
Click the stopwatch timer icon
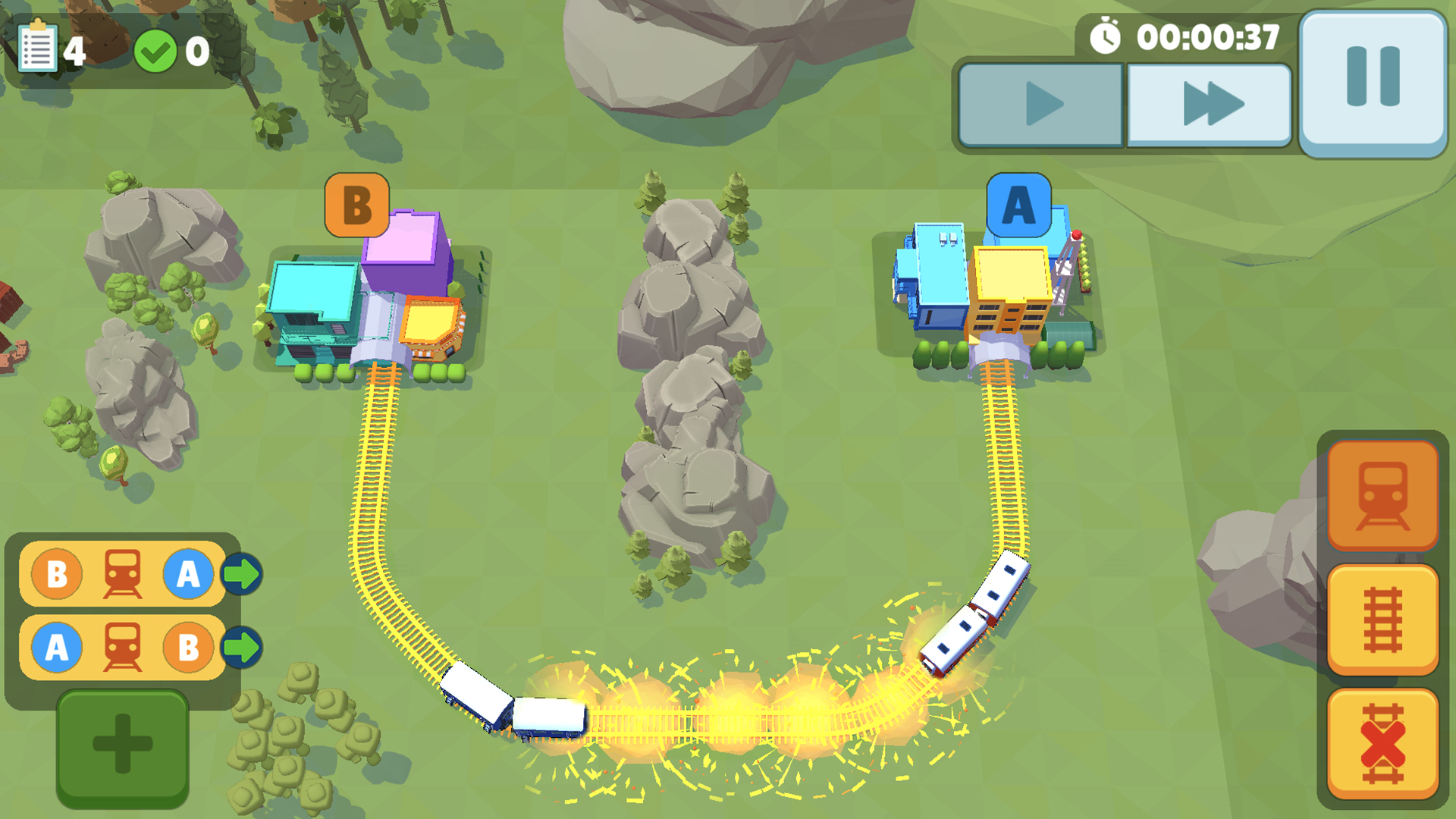[1107, 36]
